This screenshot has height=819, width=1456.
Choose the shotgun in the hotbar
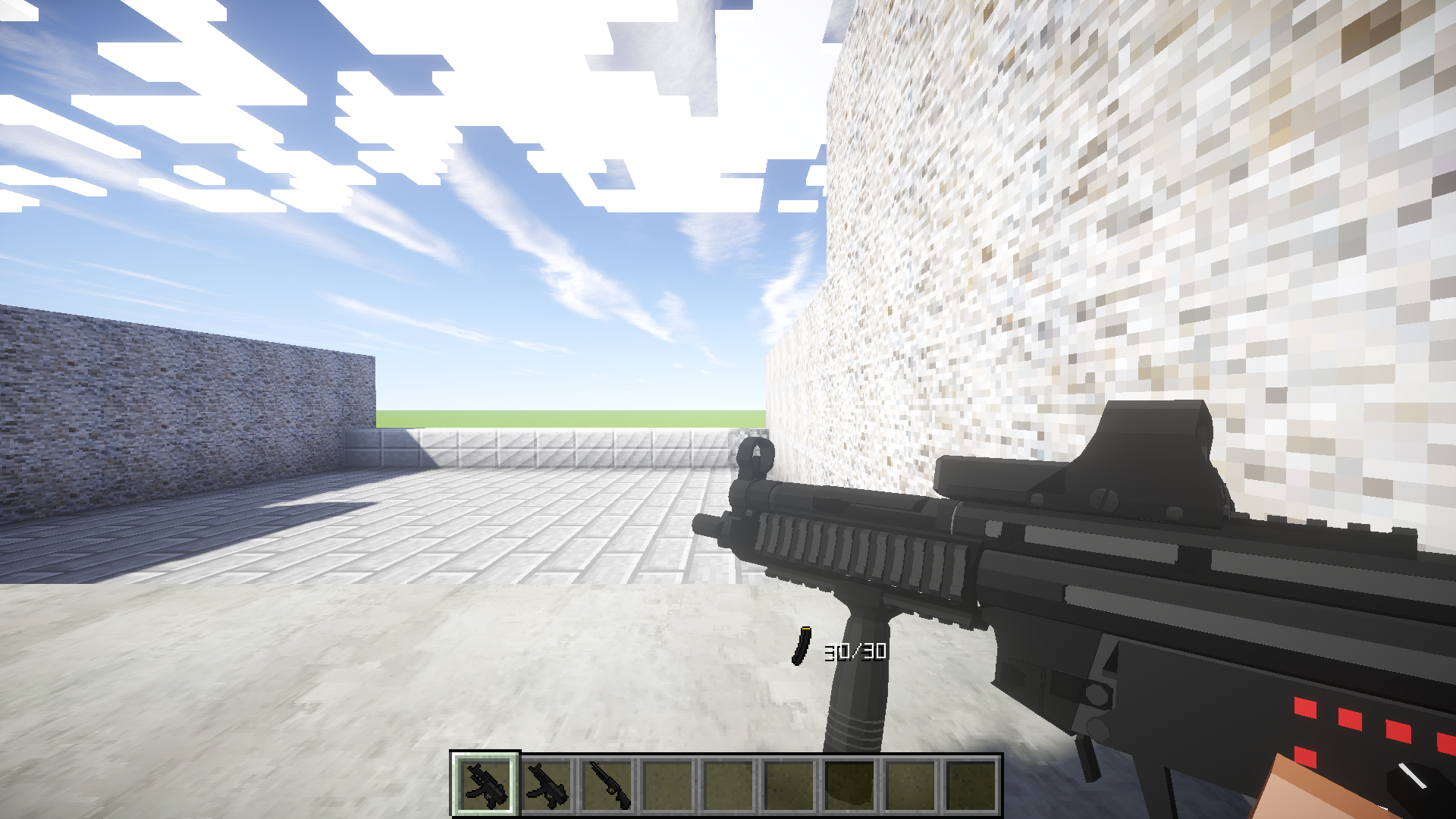(608, 784)
